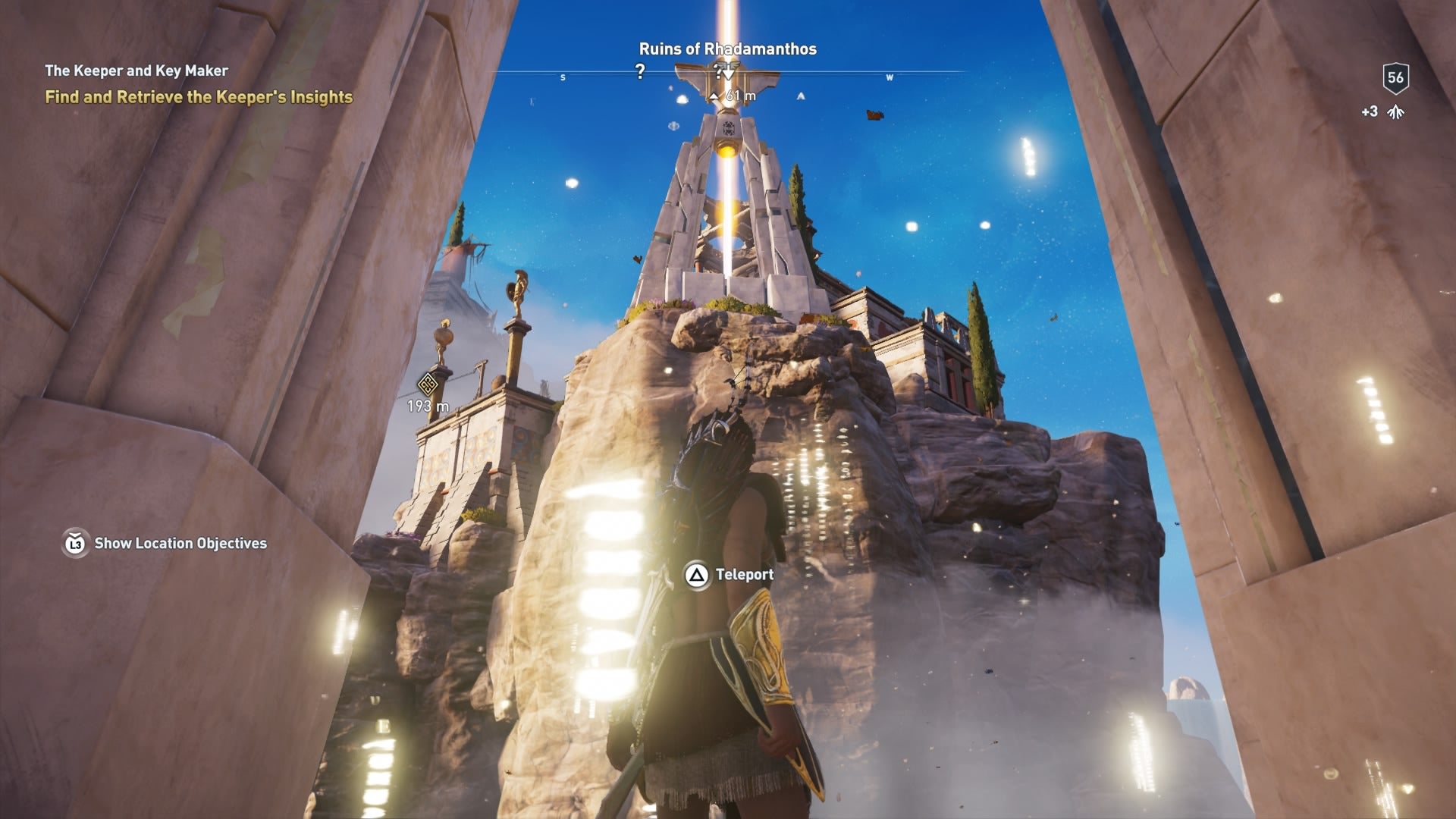Screen dimensions: 1456x819
Task: Click the Ruins of Rhadamanthos location title
Action: (727, 49)
